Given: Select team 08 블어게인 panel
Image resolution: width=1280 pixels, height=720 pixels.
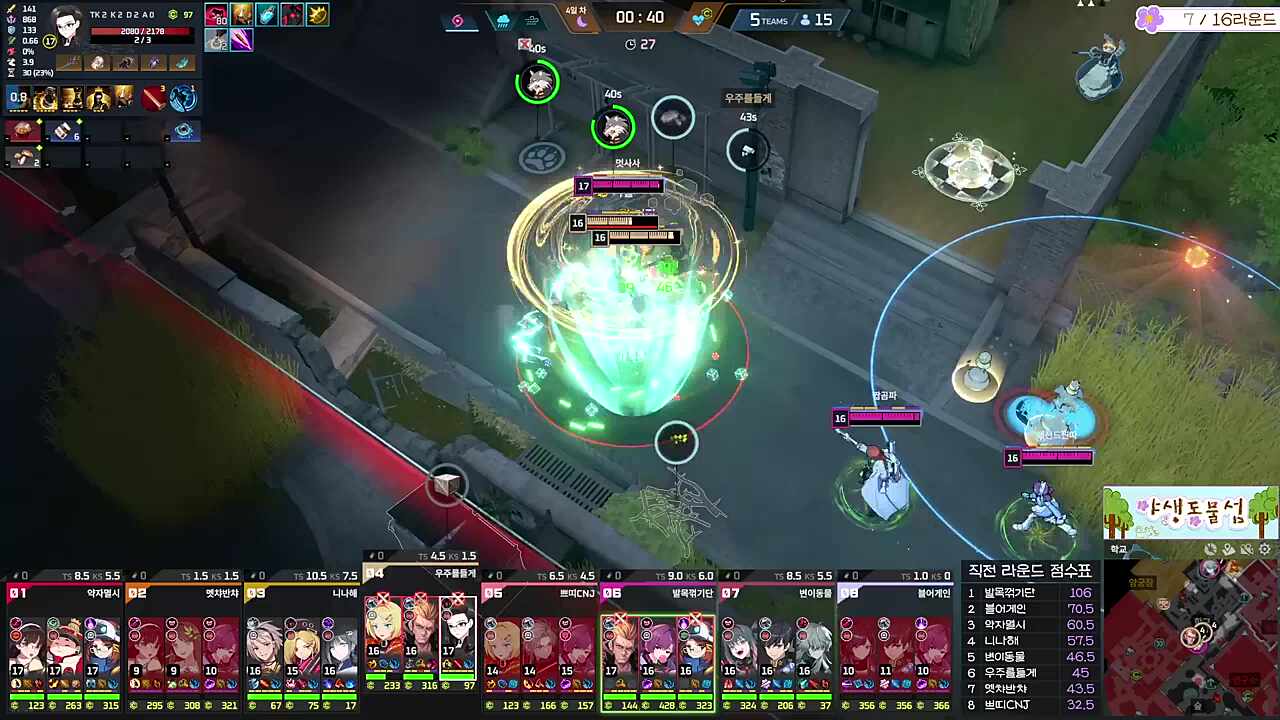Looking at the screenshot, I should (x=896, y=640).
